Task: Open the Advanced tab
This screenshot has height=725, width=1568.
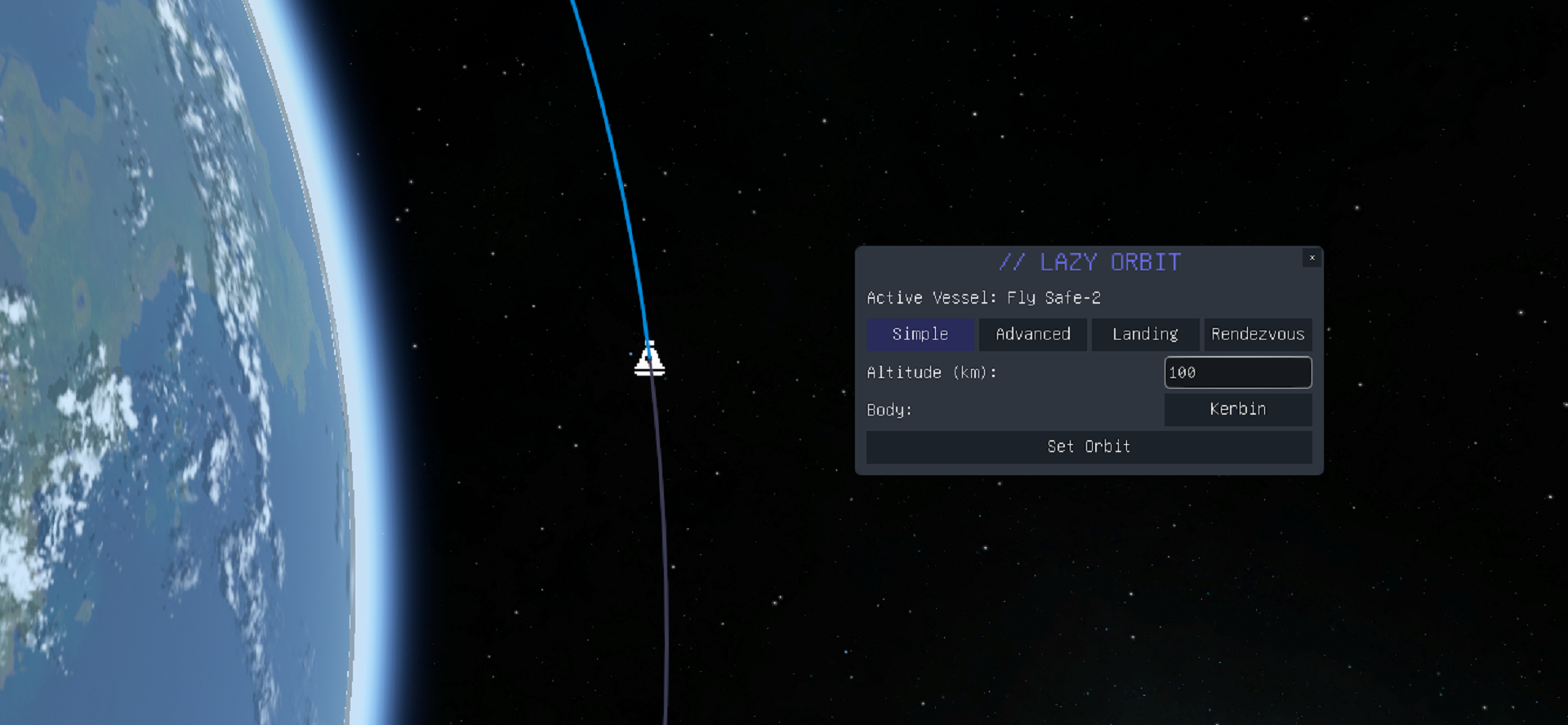Action: pyautogui.click(x=1032, y=334)
